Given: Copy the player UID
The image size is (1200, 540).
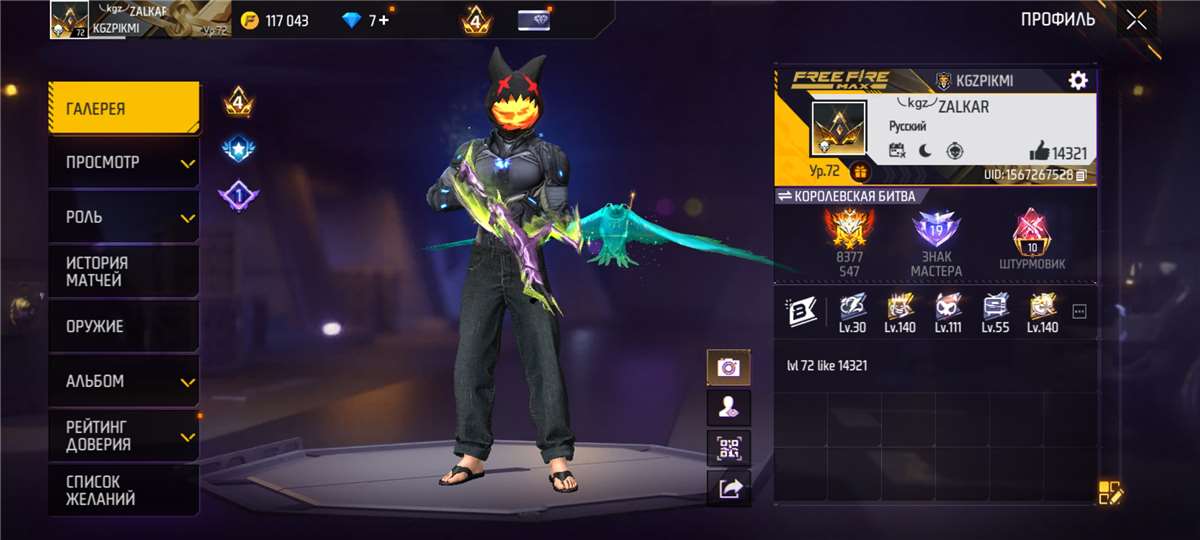Looking at the screenshot, I should pyautogui.click(x=1081, y=175).
